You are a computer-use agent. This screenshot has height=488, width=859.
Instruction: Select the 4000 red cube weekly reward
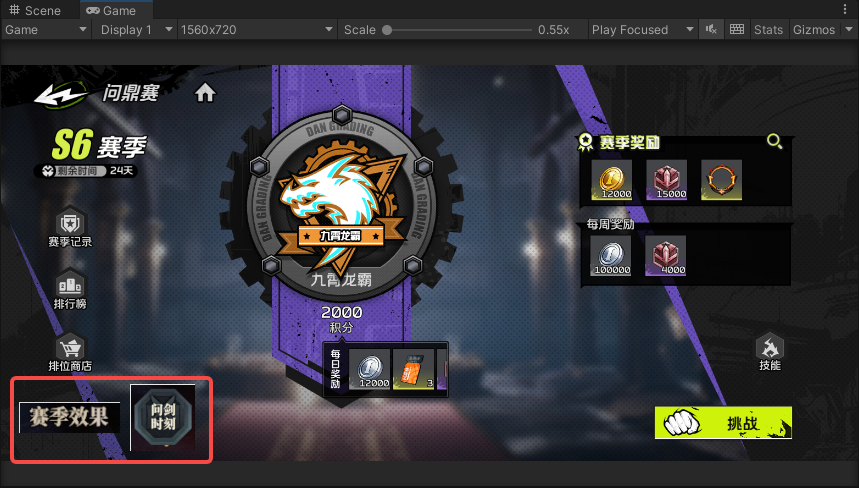[665, 254]
